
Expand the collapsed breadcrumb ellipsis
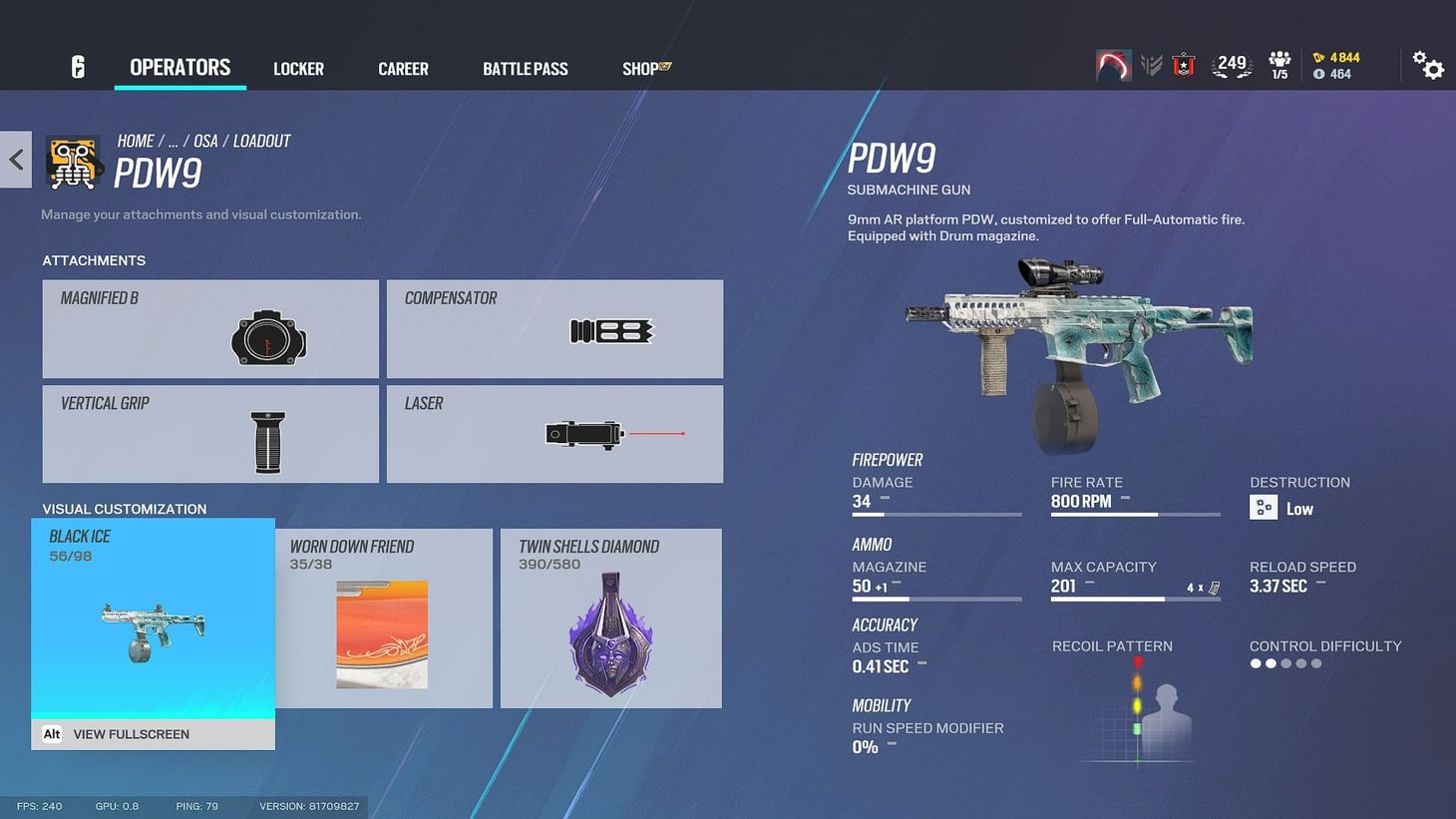click(174, 141)
